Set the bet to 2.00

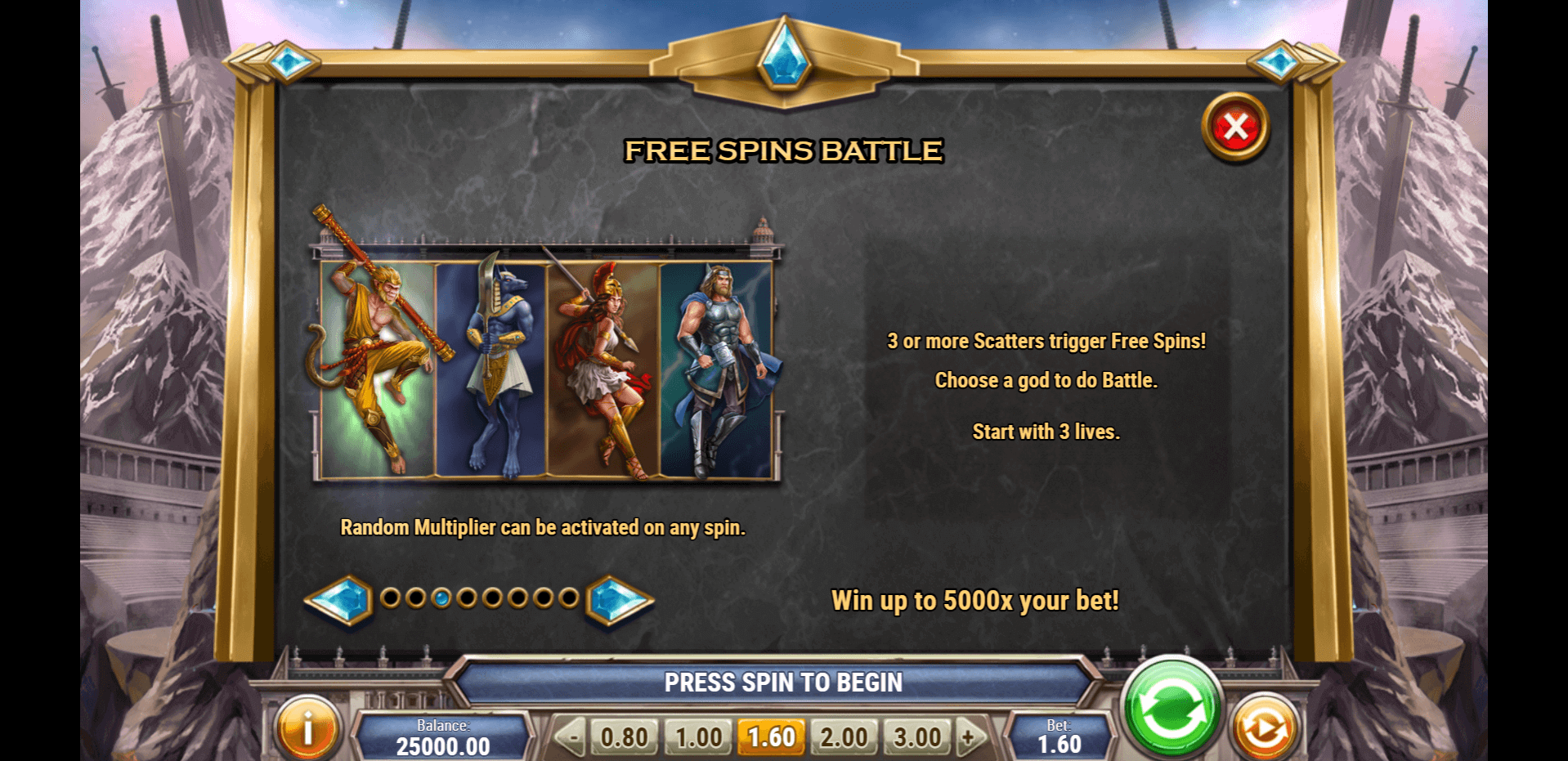click(844, 737)
